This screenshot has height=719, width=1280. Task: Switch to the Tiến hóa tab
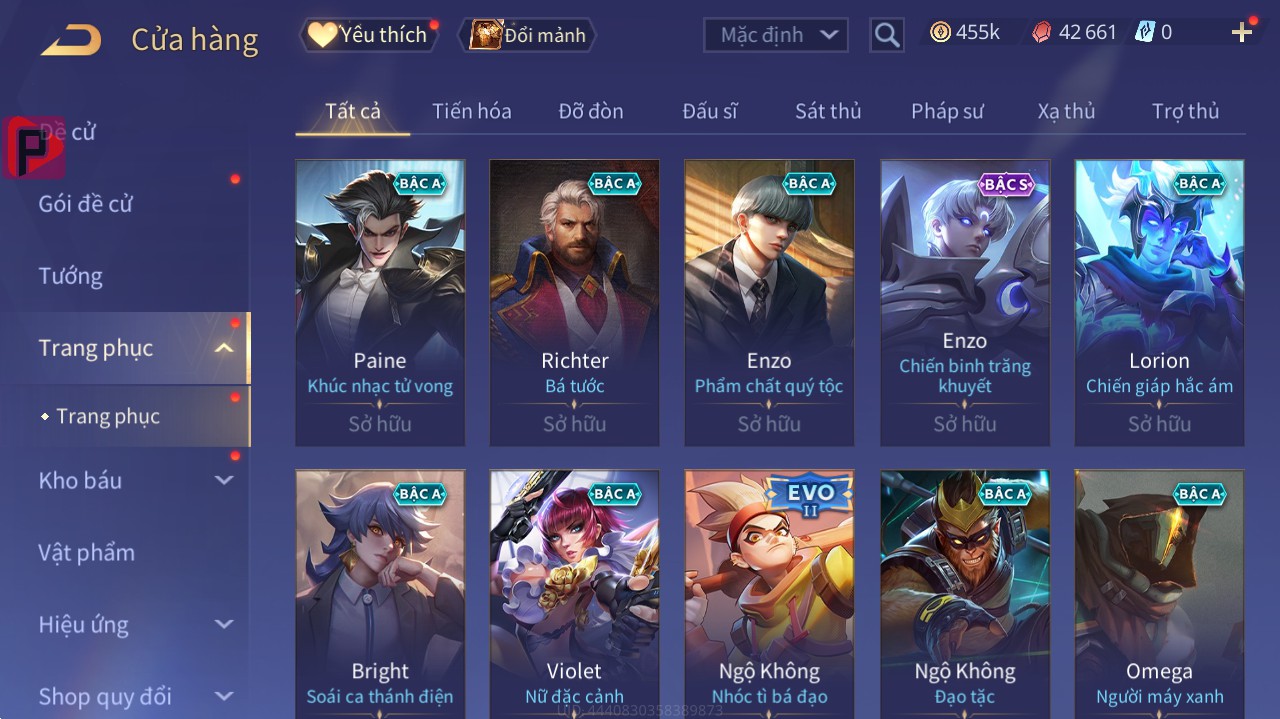(471, 111)
